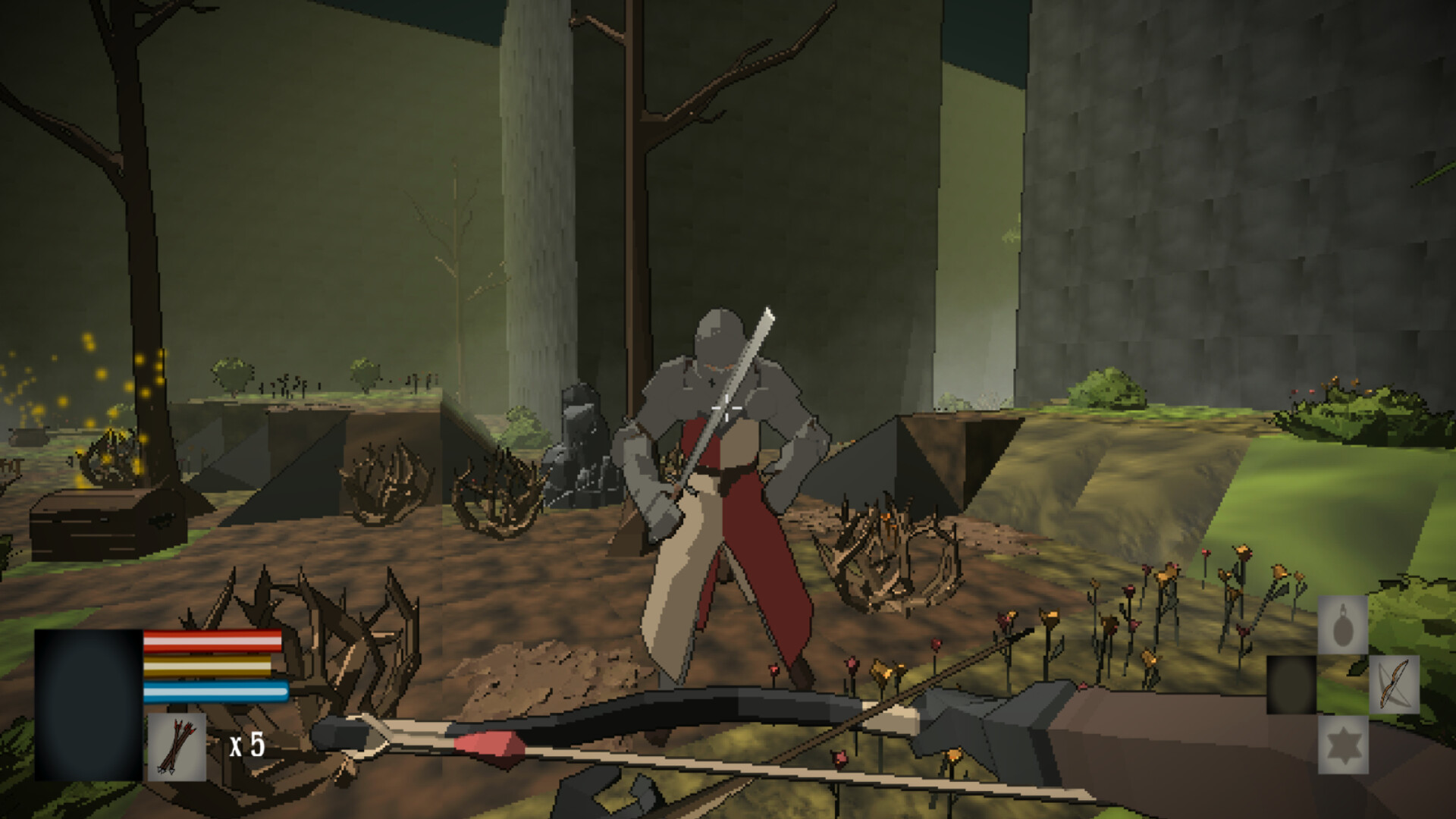Click the crosshair at screen center
This screenshot has height=819, width=1456.
tap(728, 409)
